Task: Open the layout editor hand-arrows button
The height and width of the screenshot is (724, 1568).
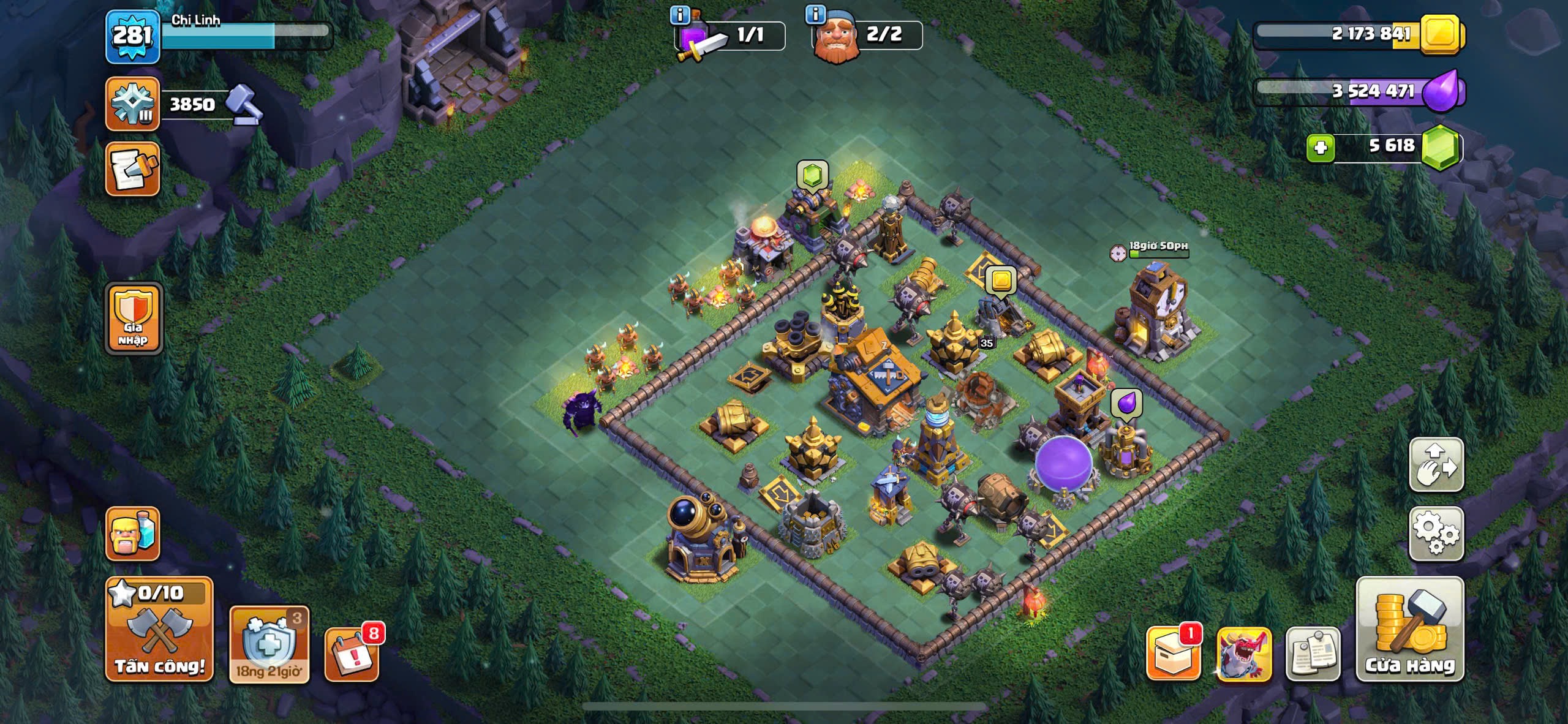Action: 1436,465
